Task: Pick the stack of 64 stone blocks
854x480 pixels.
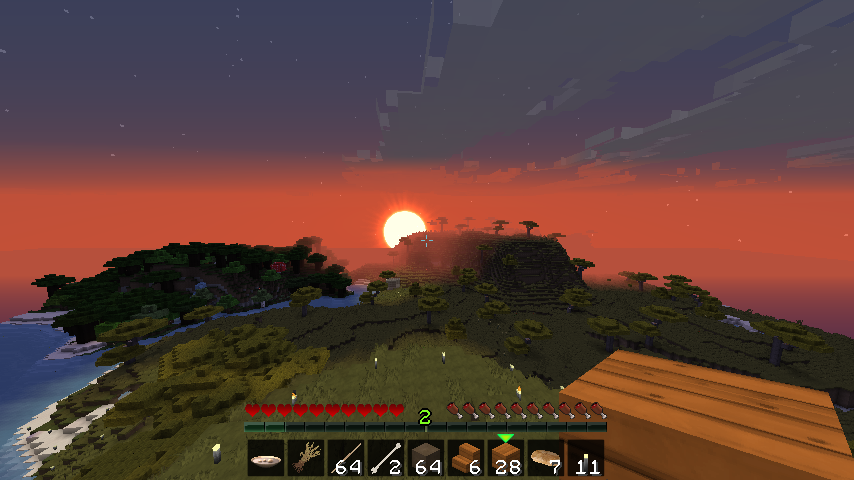Action: click(426, 459)
